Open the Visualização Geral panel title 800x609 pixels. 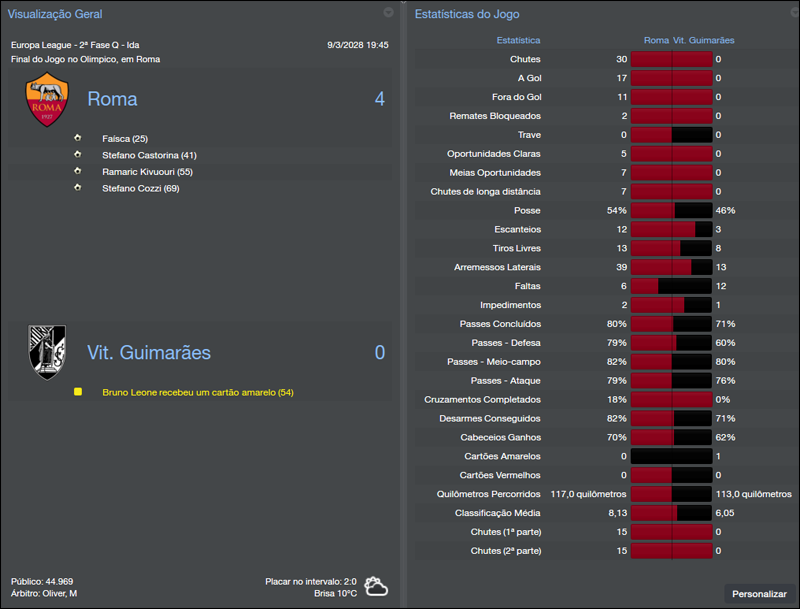55,14
